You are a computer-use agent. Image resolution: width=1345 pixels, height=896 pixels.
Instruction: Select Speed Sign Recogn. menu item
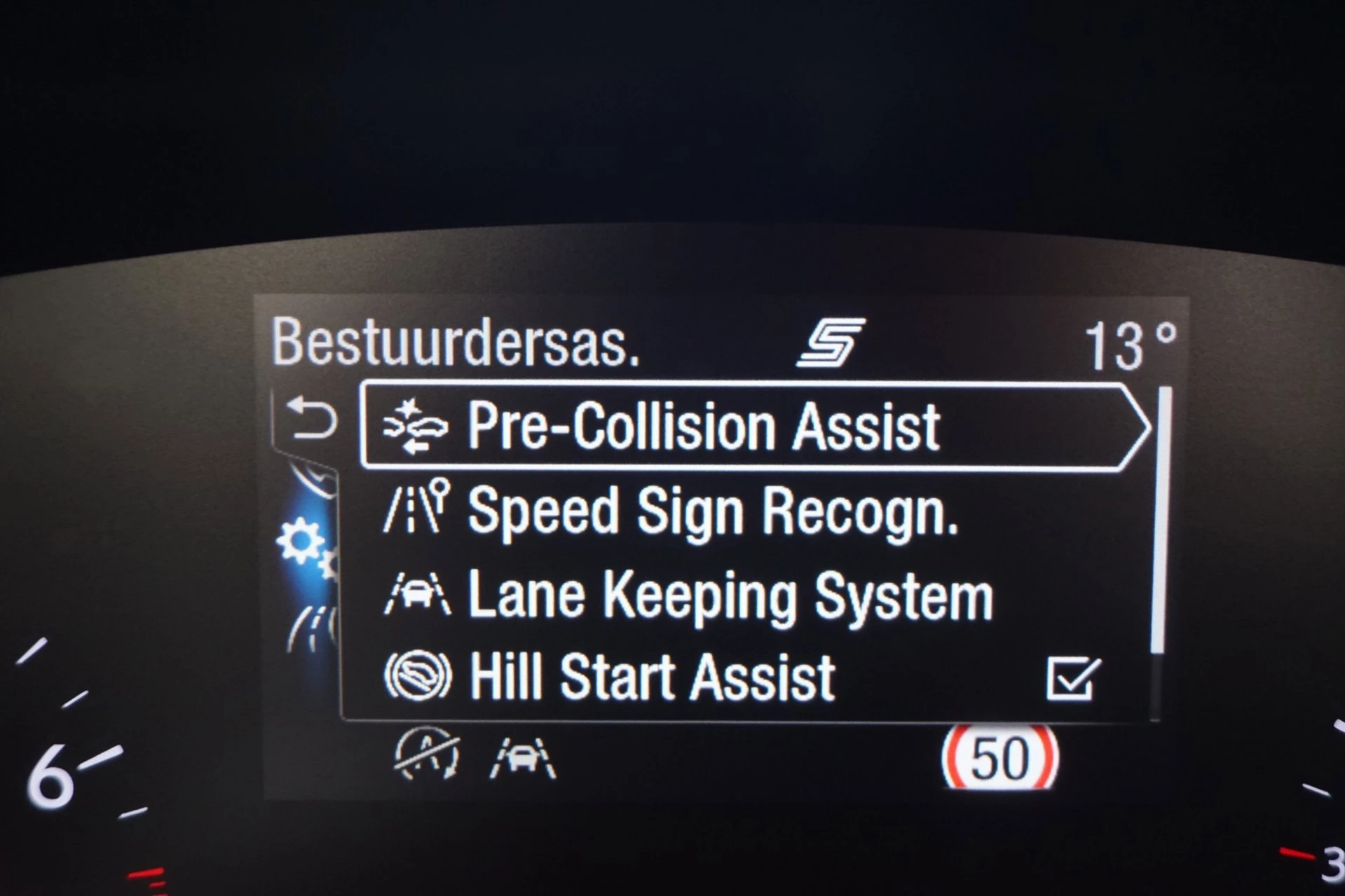(x=711, y=511)
